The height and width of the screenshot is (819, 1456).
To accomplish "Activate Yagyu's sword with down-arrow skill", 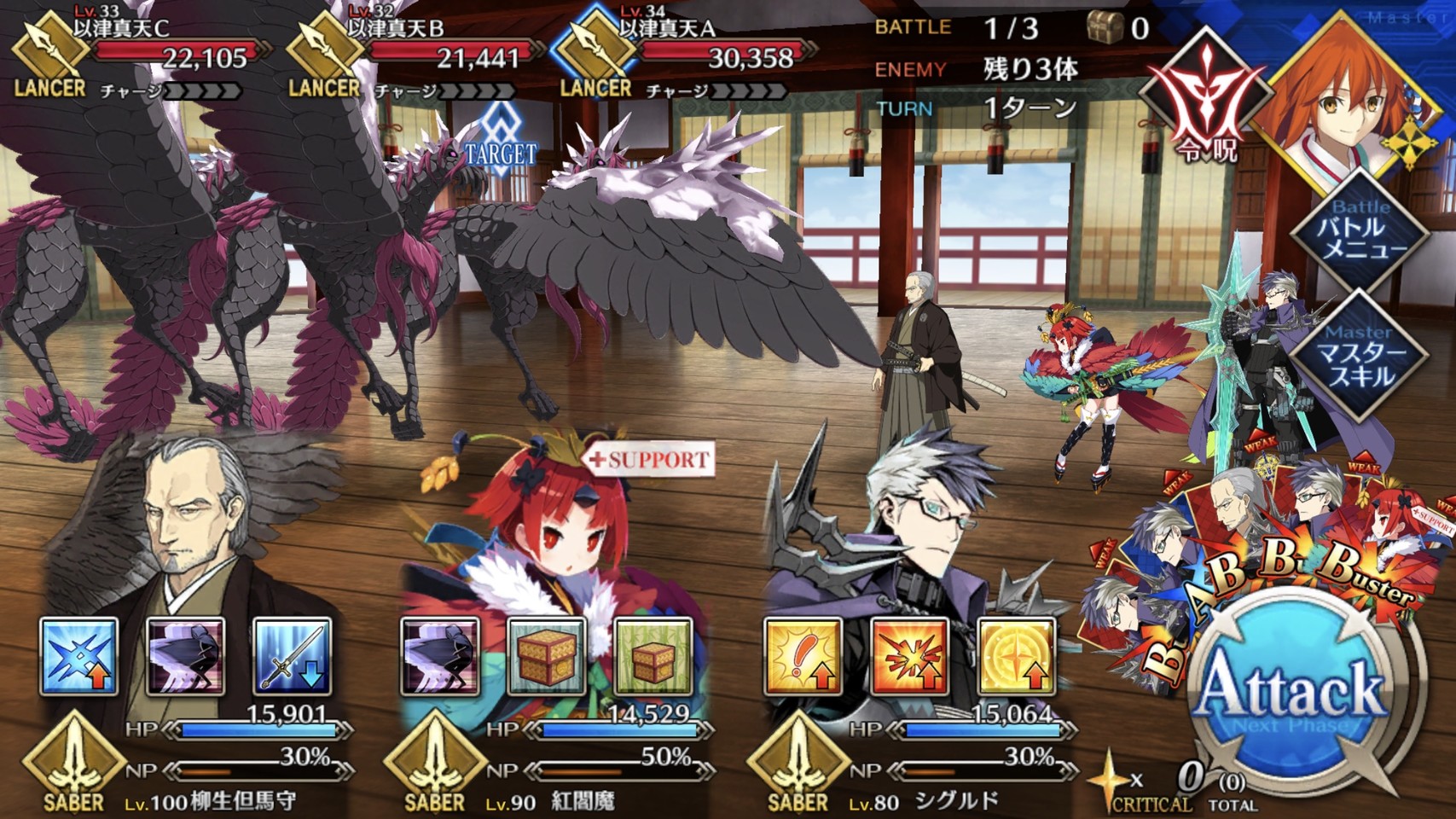I will (x=292, y=655).
